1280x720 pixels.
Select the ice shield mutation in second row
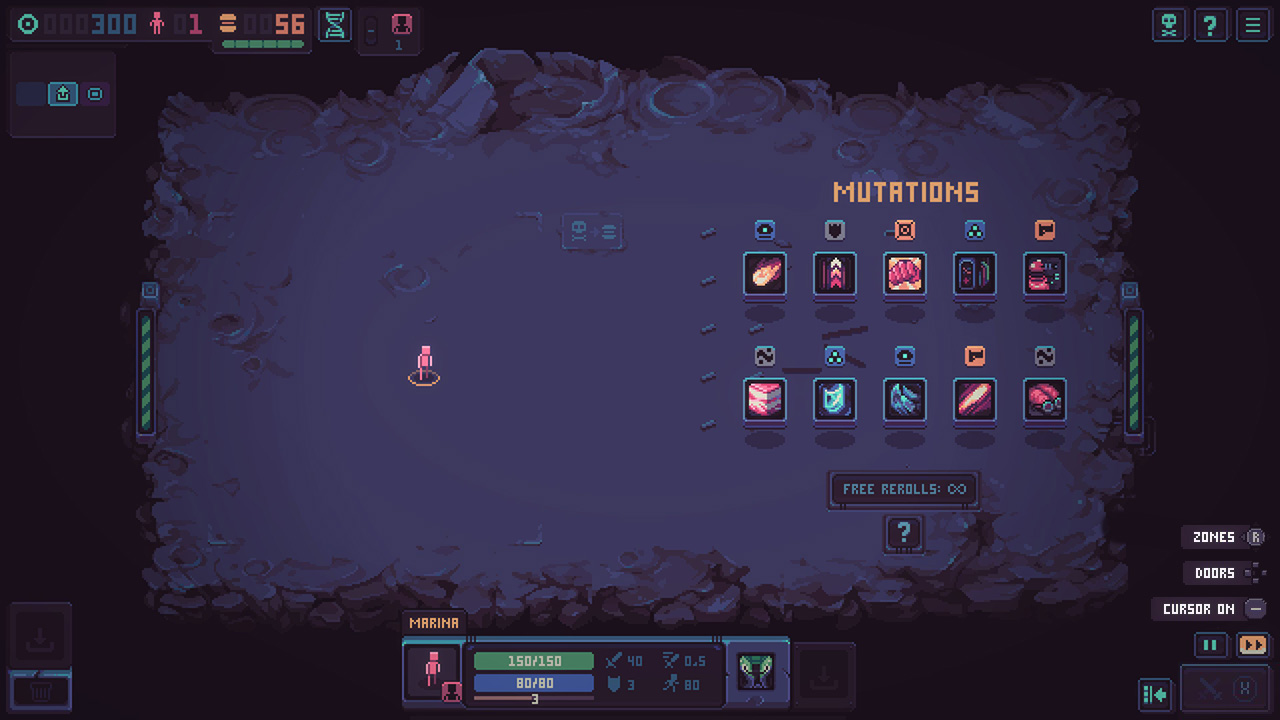point(835,402)
